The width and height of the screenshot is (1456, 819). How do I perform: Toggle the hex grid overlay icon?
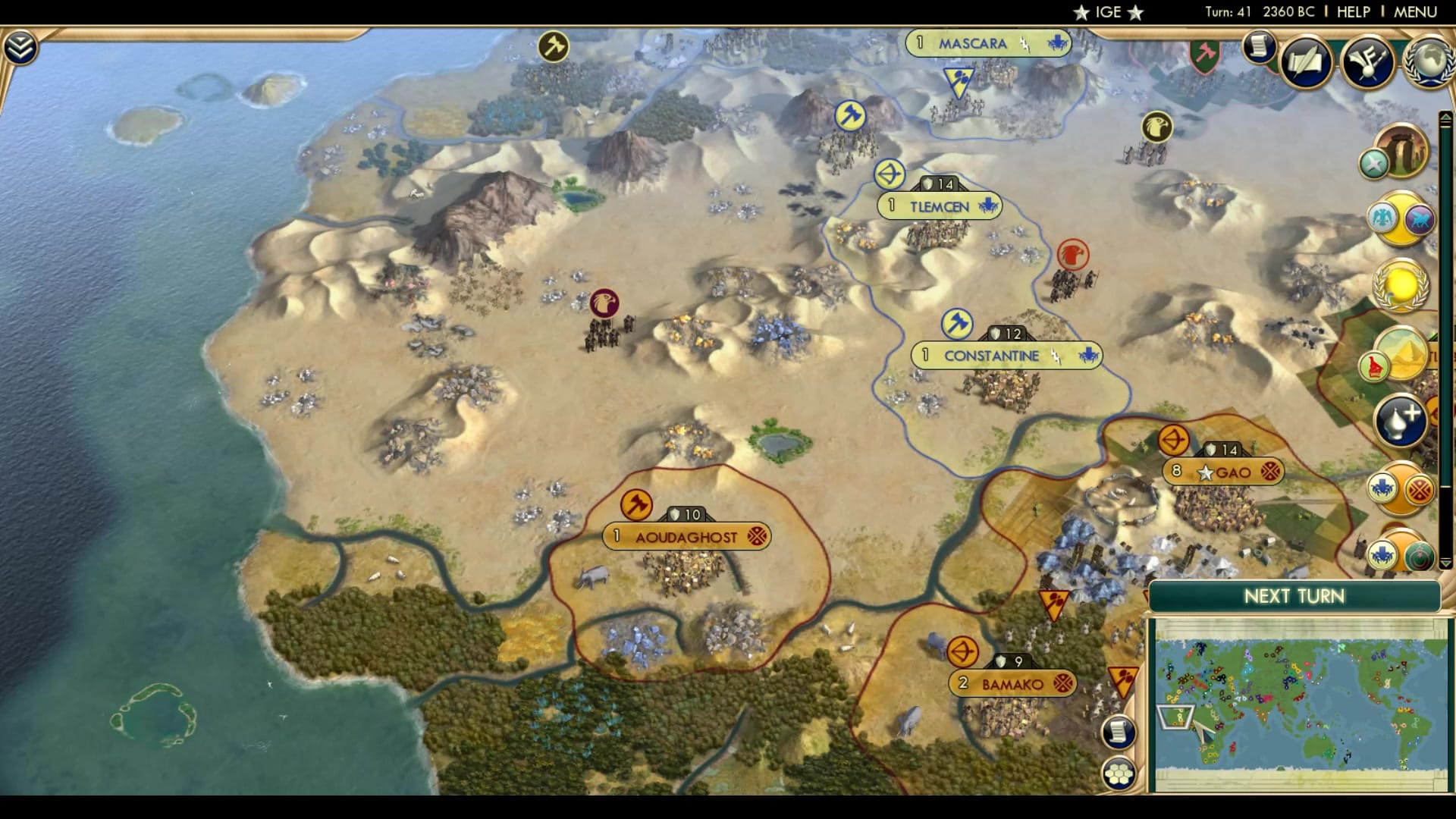click(1119, 773)
